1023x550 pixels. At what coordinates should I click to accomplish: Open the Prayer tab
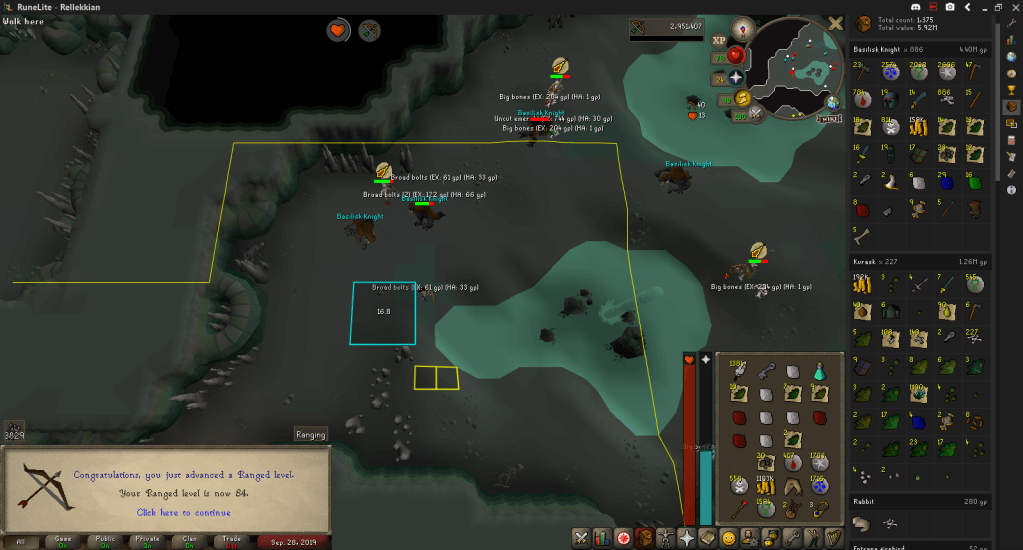(x=684, y=538)
